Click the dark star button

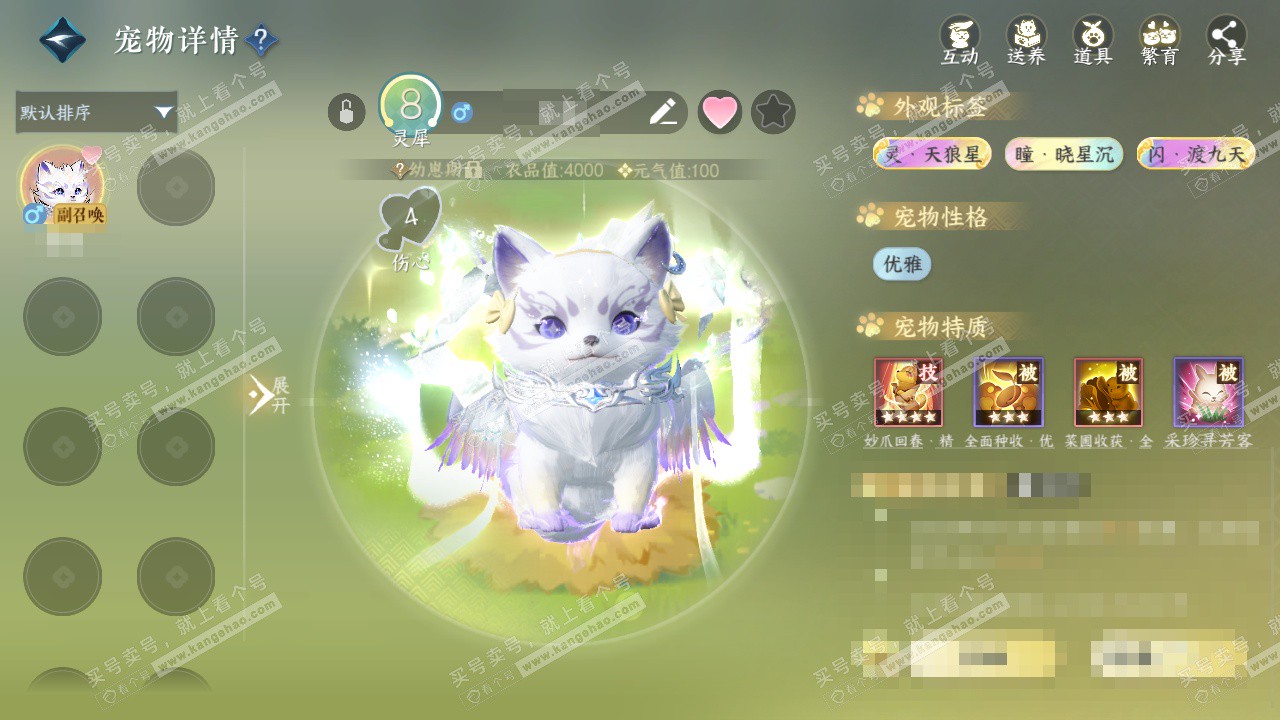(773, 112)
